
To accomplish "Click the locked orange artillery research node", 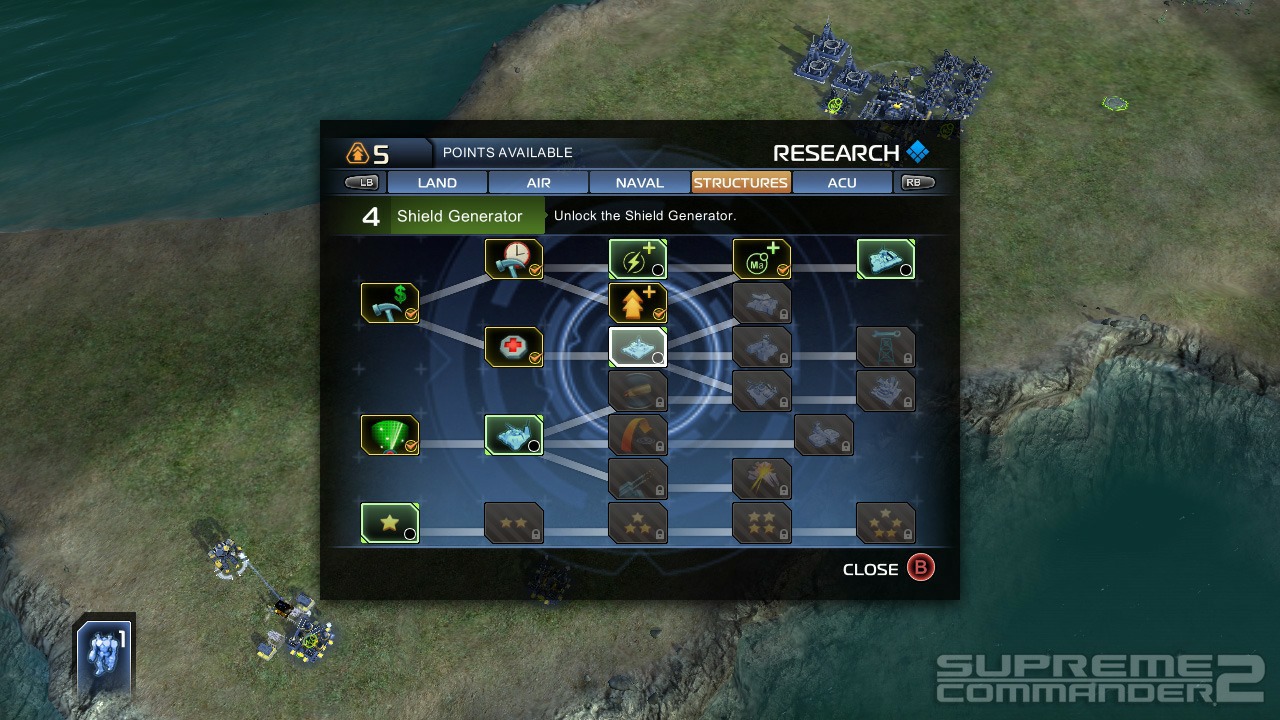I will tap(637, 434).
